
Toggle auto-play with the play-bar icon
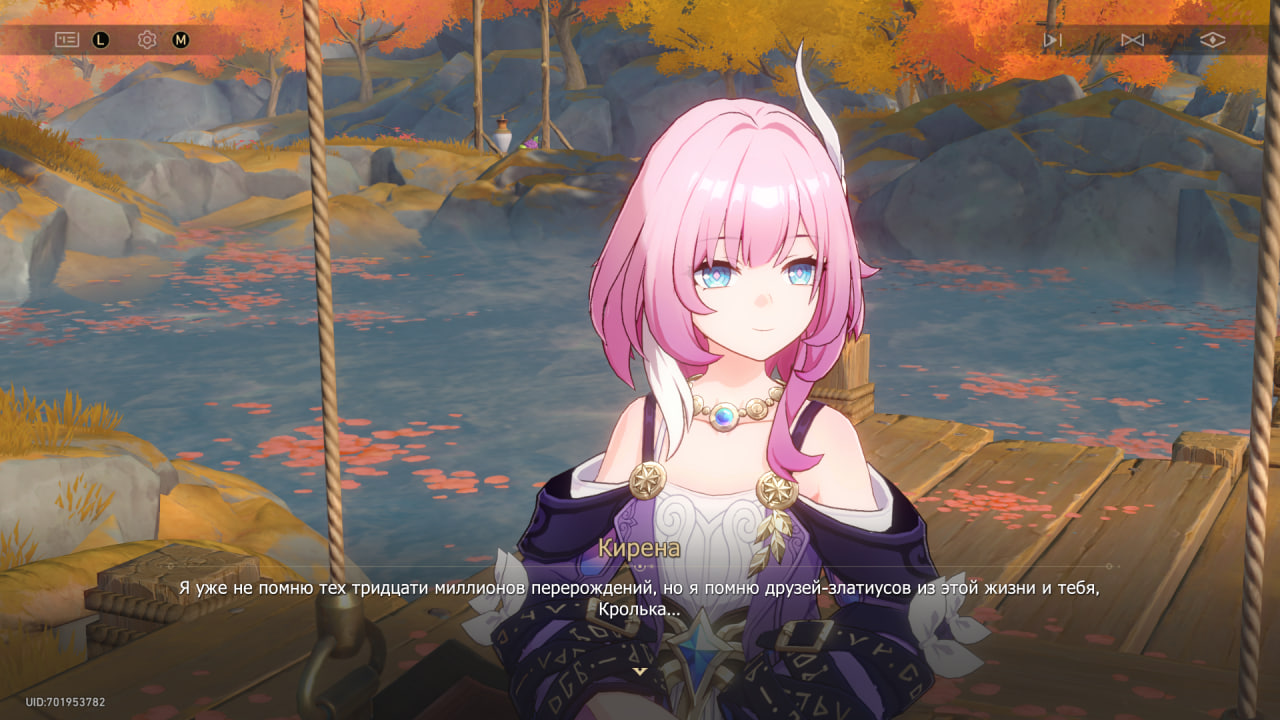(x=1051, y=40)
